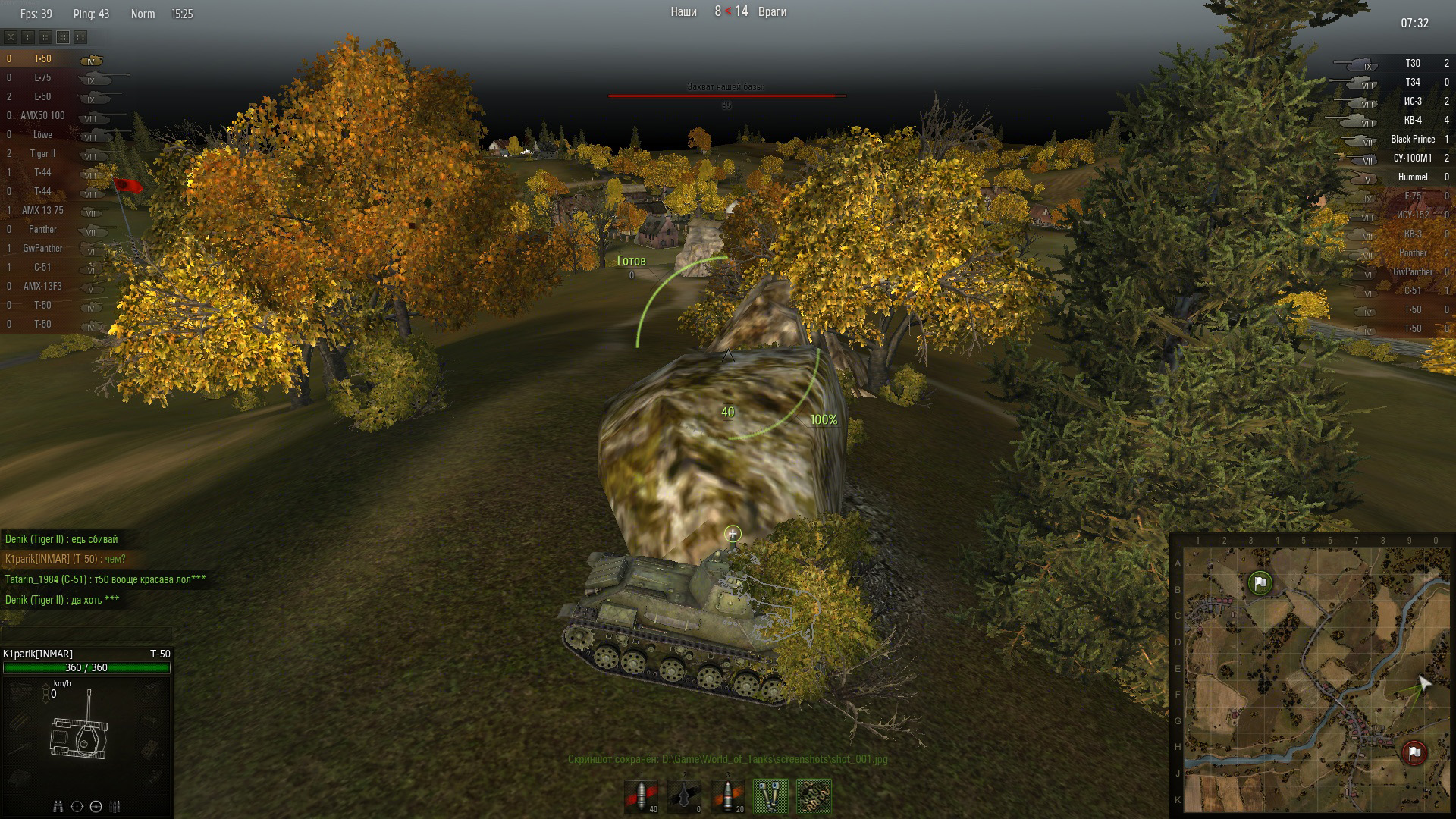Select the armor-piercing shell with 40 rounds
The image size is (1456, 819).
point(642,796)
